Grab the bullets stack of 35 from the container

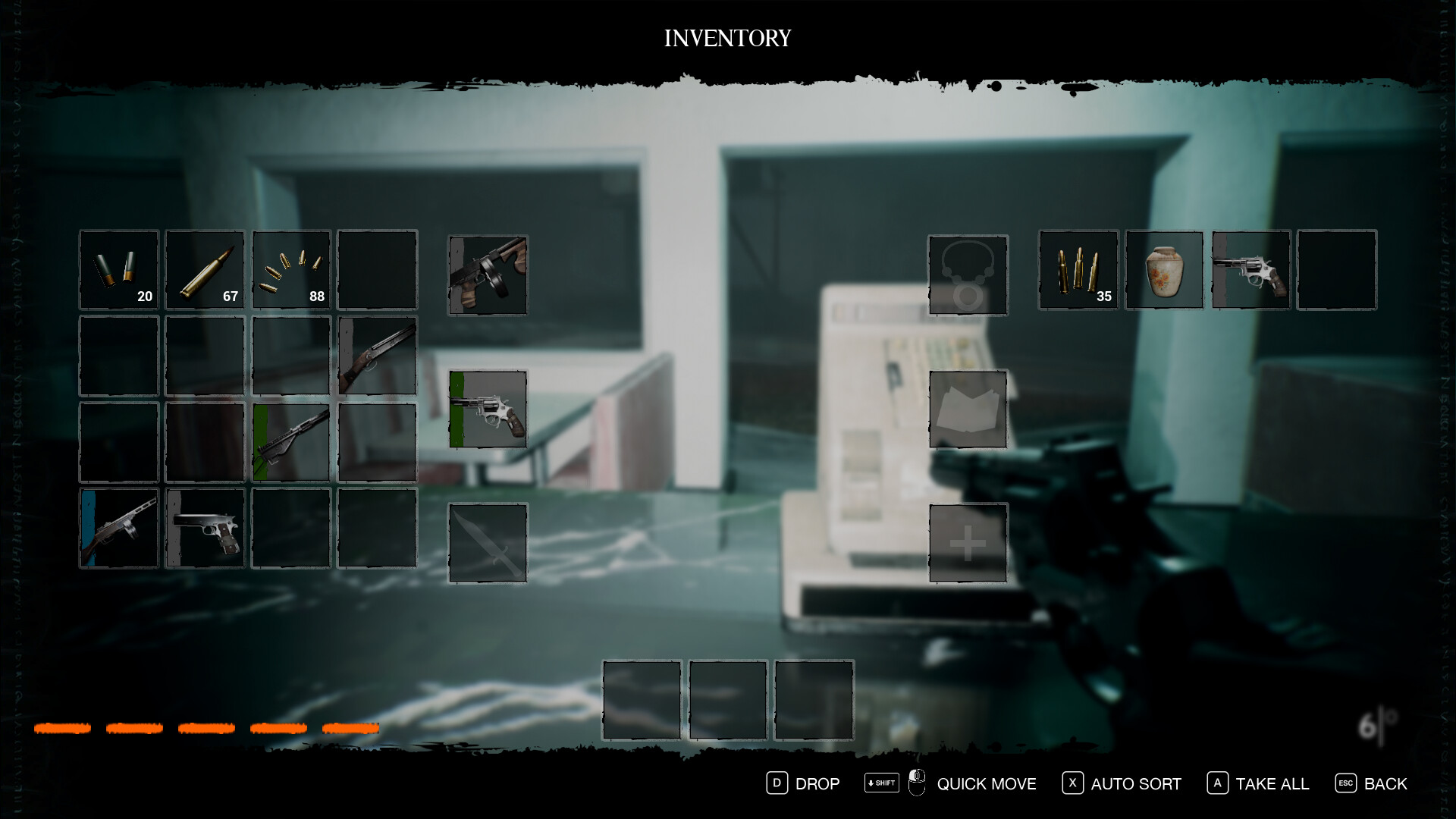1078,269
